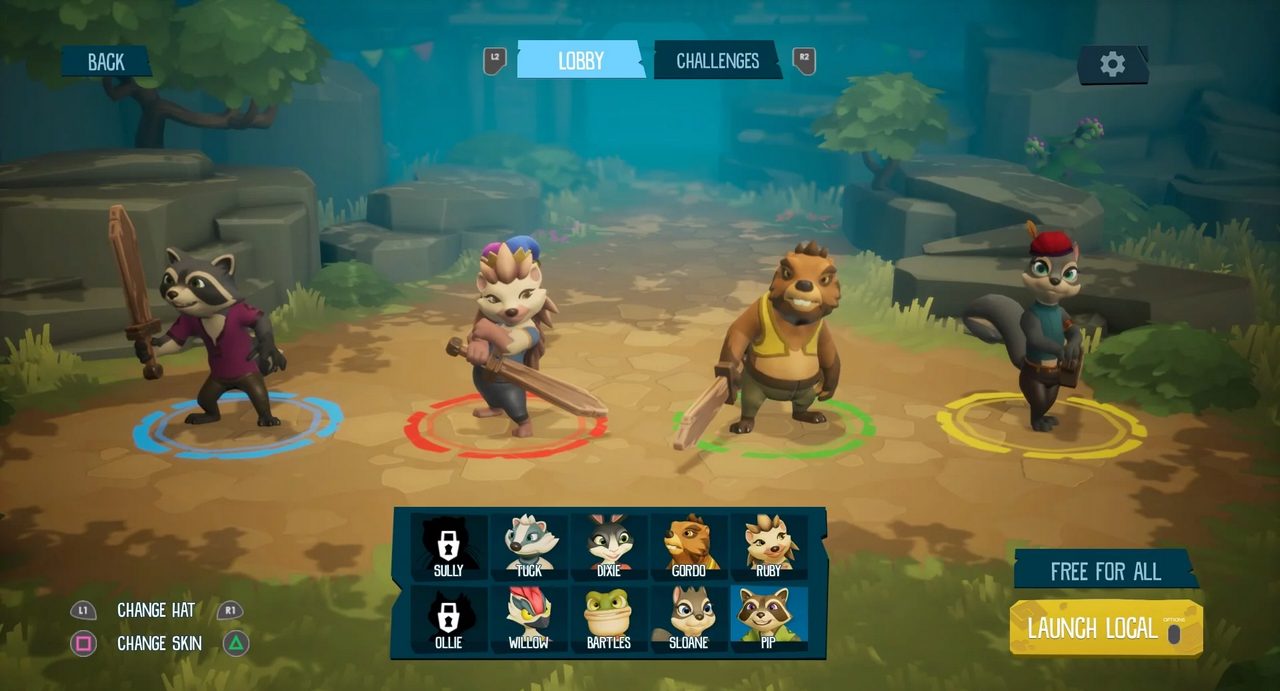Choose Tuck the badger
The width and height of the screenshot is (1280, 691).
[x=529, y=546]
